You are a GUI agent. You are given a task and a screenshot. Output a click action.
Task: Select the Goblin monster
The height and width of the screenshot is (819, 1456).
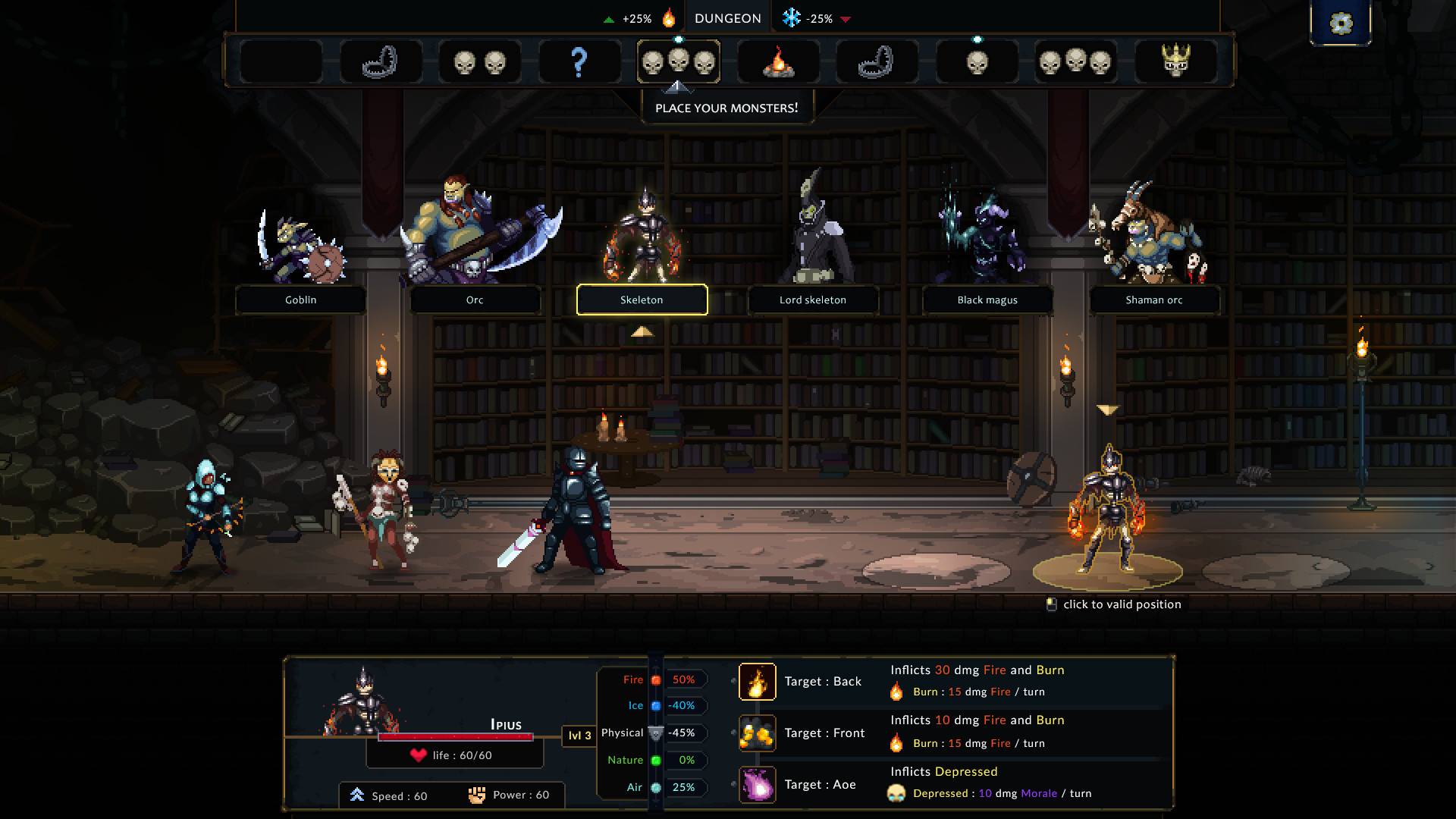[300, 300]
